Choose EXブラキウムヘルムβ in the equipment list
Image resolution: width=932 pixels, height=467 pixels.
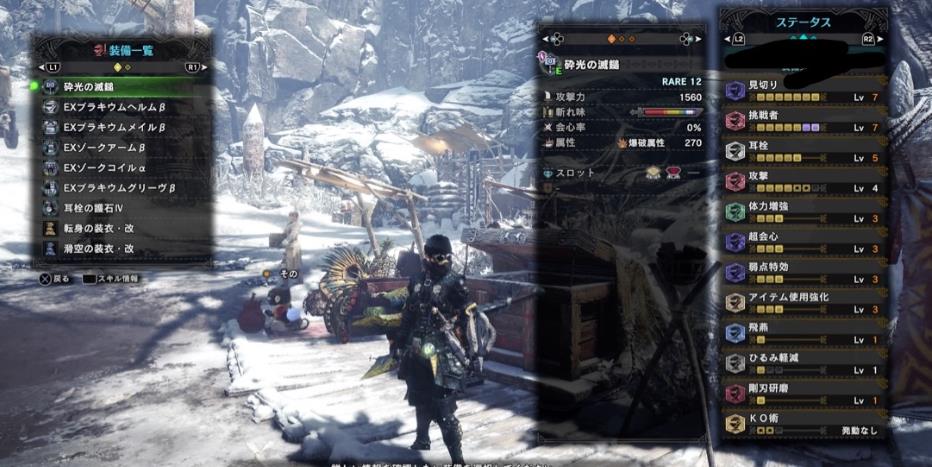coord(120,107)
